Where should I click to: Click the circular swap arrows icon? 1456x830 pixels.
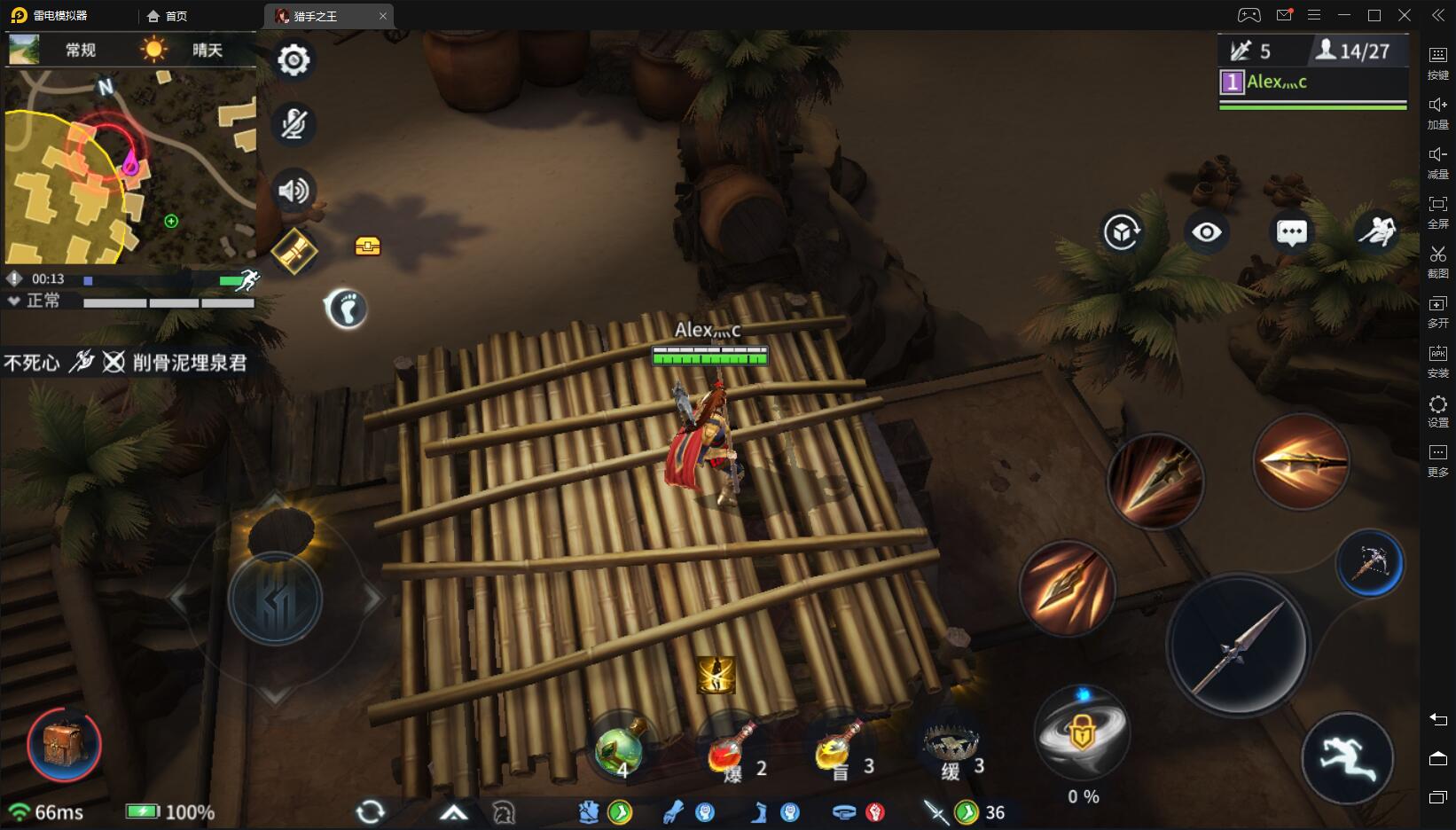(x=370, y=811)
